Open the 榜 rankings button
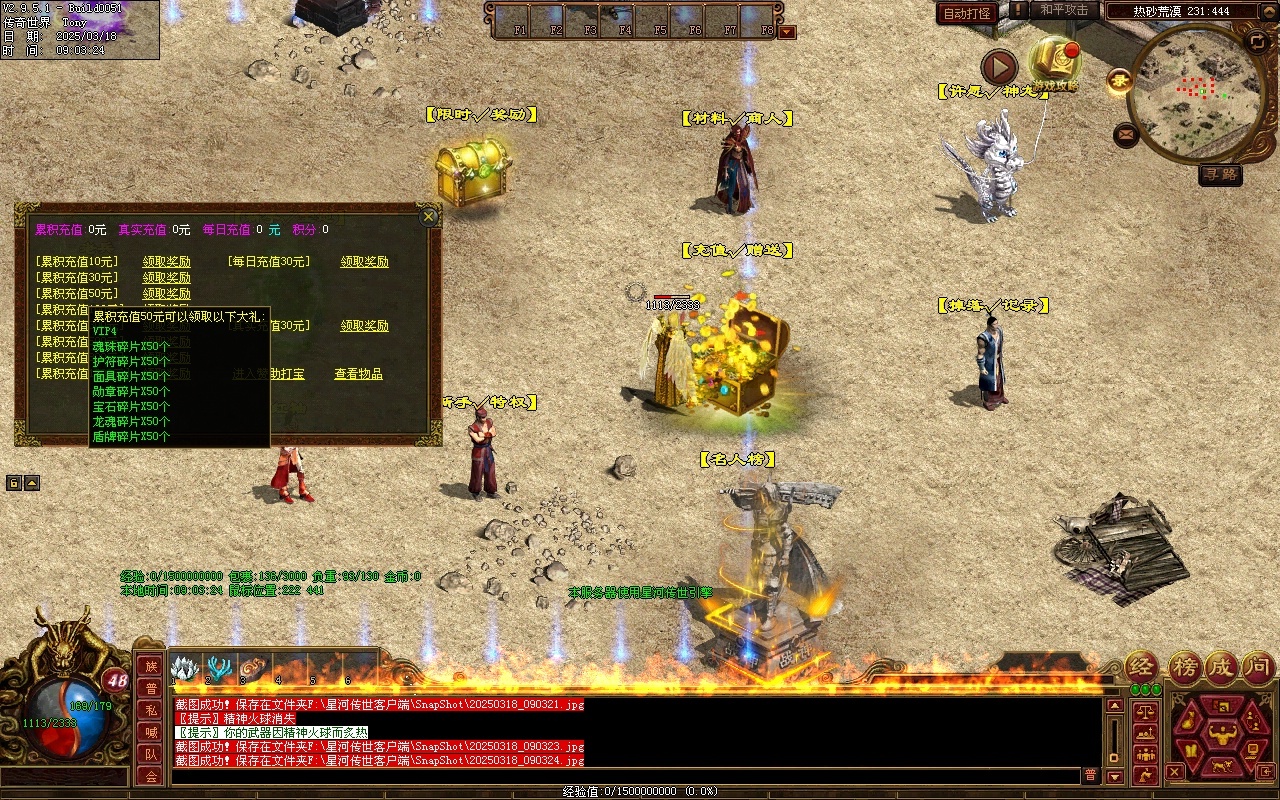The width and height of the screenshot is (1280, 800). [x=1185, y=667]
